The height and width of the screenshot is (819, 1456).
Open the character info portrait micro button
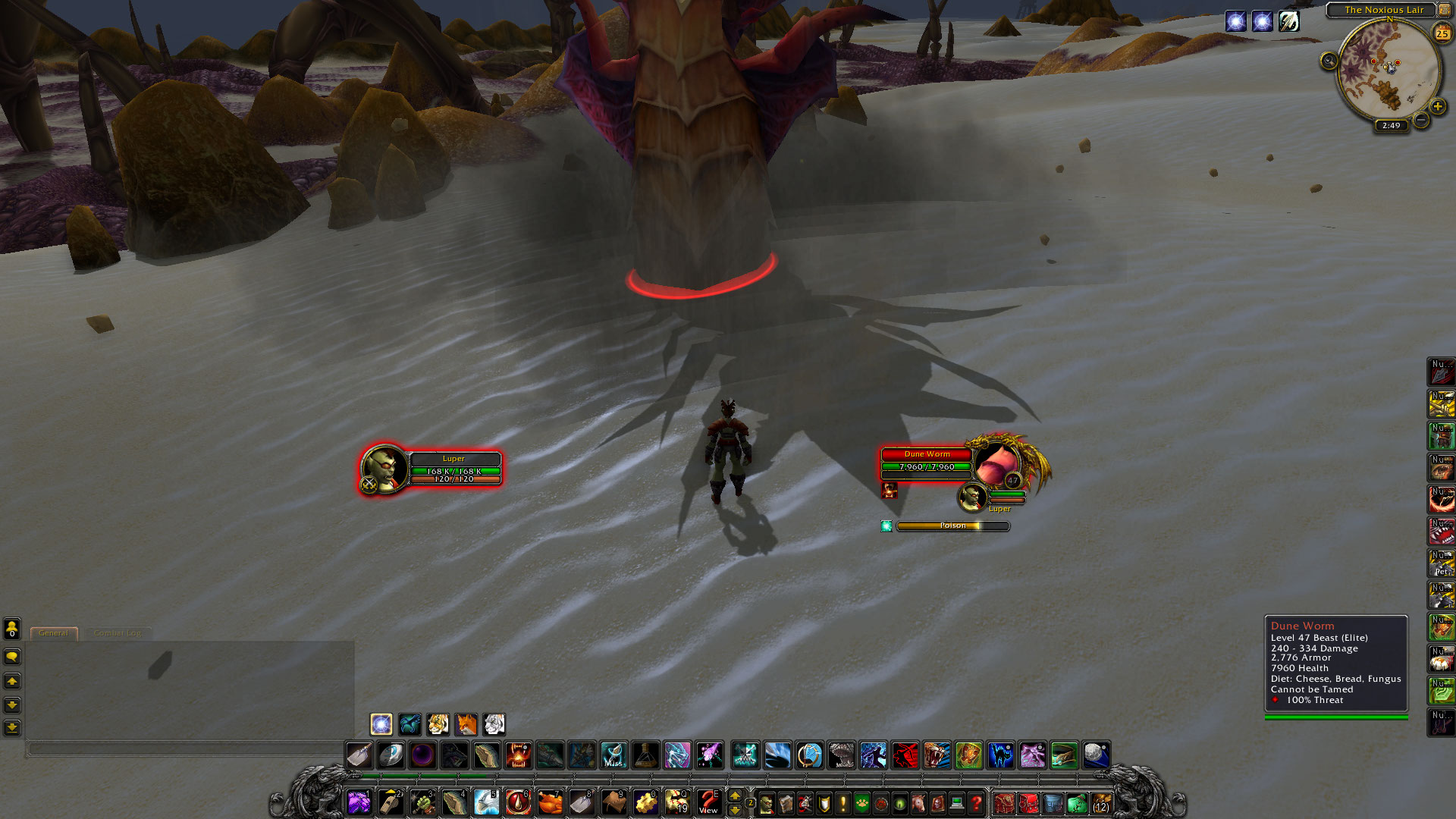click(x=767, y=802)
